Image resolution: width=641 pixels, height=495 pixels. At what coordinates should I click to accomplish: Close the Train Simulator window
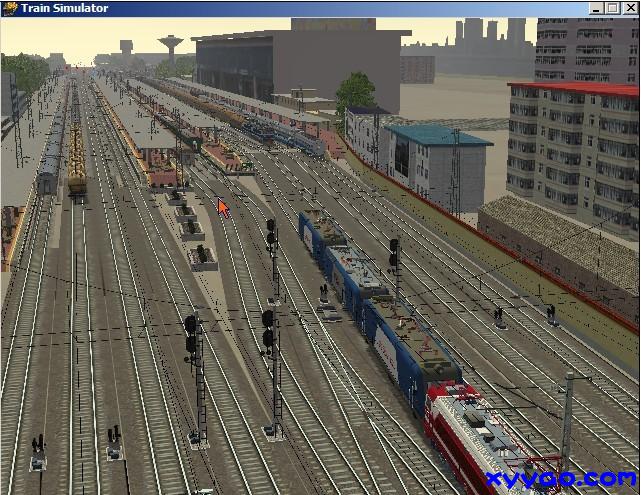630,8
